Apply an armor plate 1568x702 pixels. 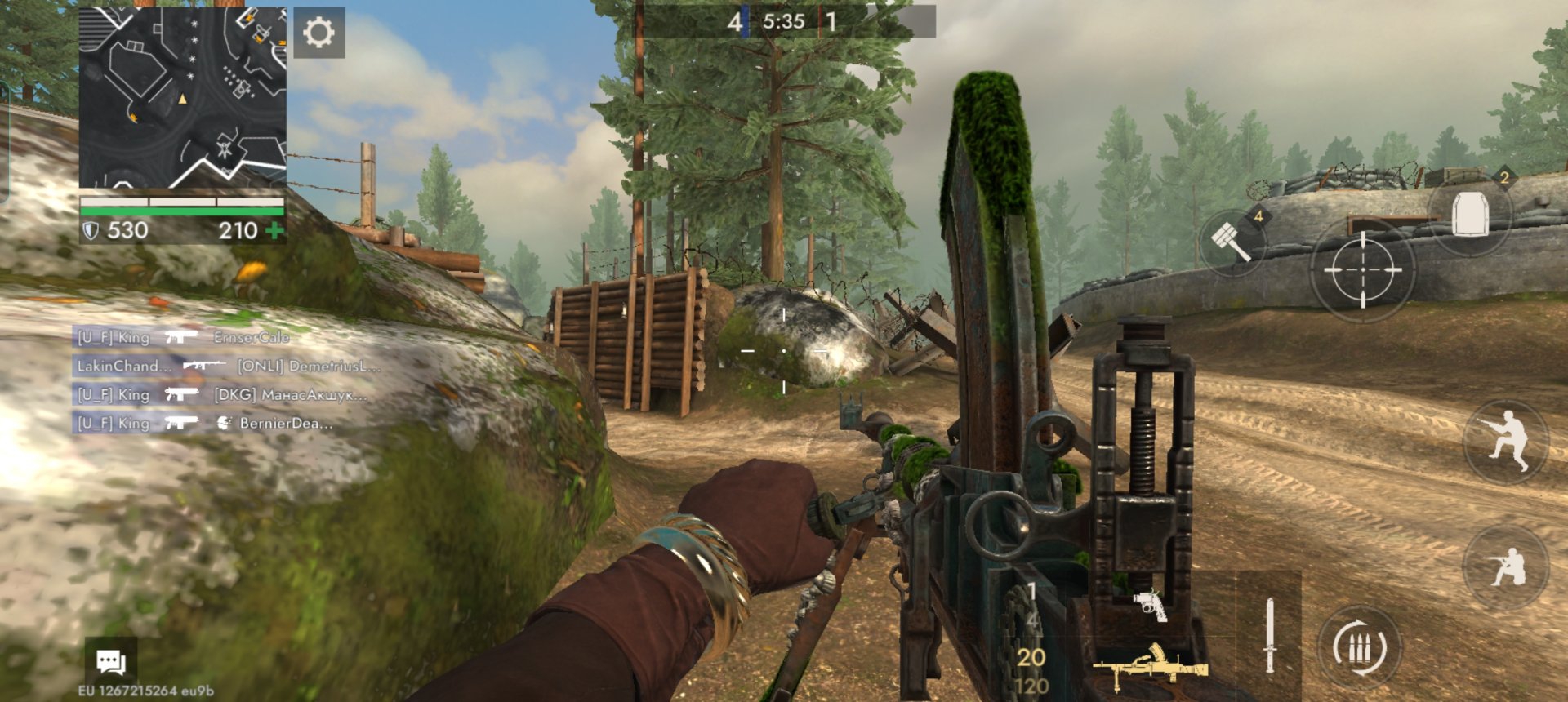[1470, 215]
